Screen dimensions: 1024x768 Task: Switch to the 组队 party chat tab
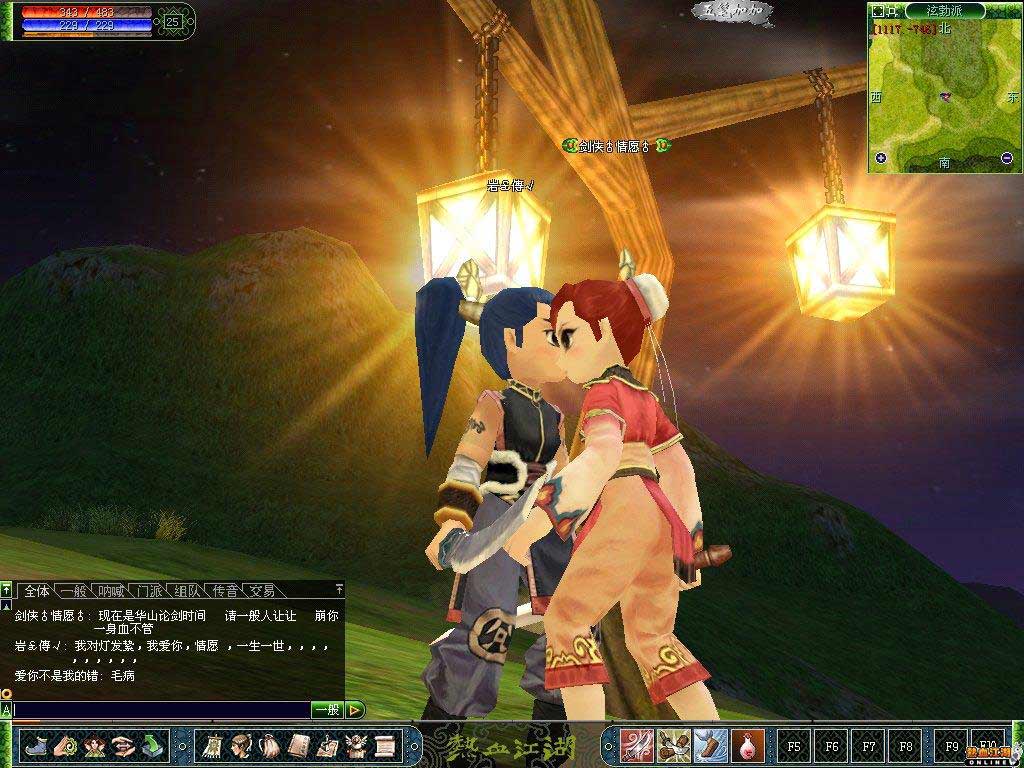[187, 591]
